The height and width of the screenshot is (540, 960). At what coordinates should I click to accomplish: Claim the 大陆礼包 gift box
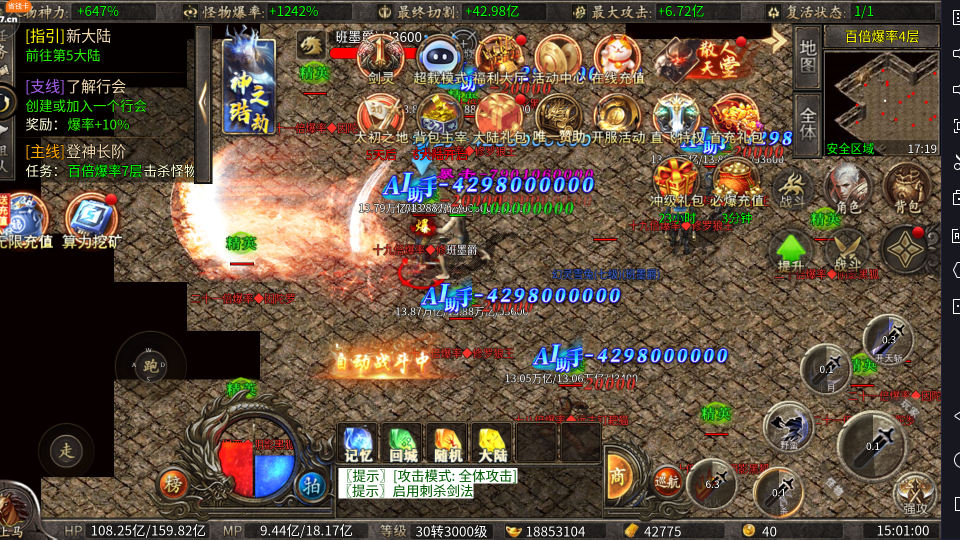(x=499, y=118)
